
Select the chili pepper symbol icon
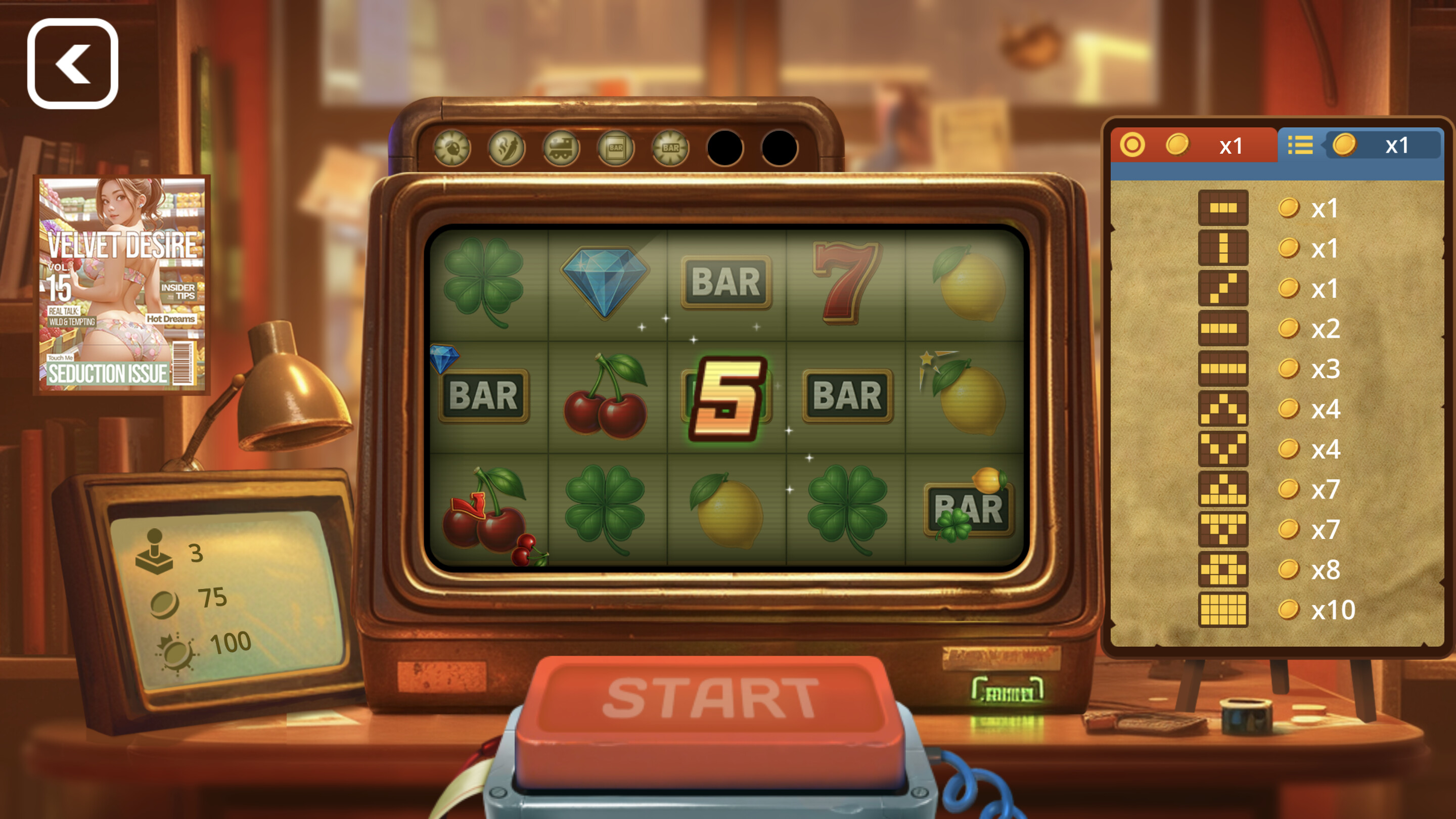pyautogui.click(x=507, y=149)
